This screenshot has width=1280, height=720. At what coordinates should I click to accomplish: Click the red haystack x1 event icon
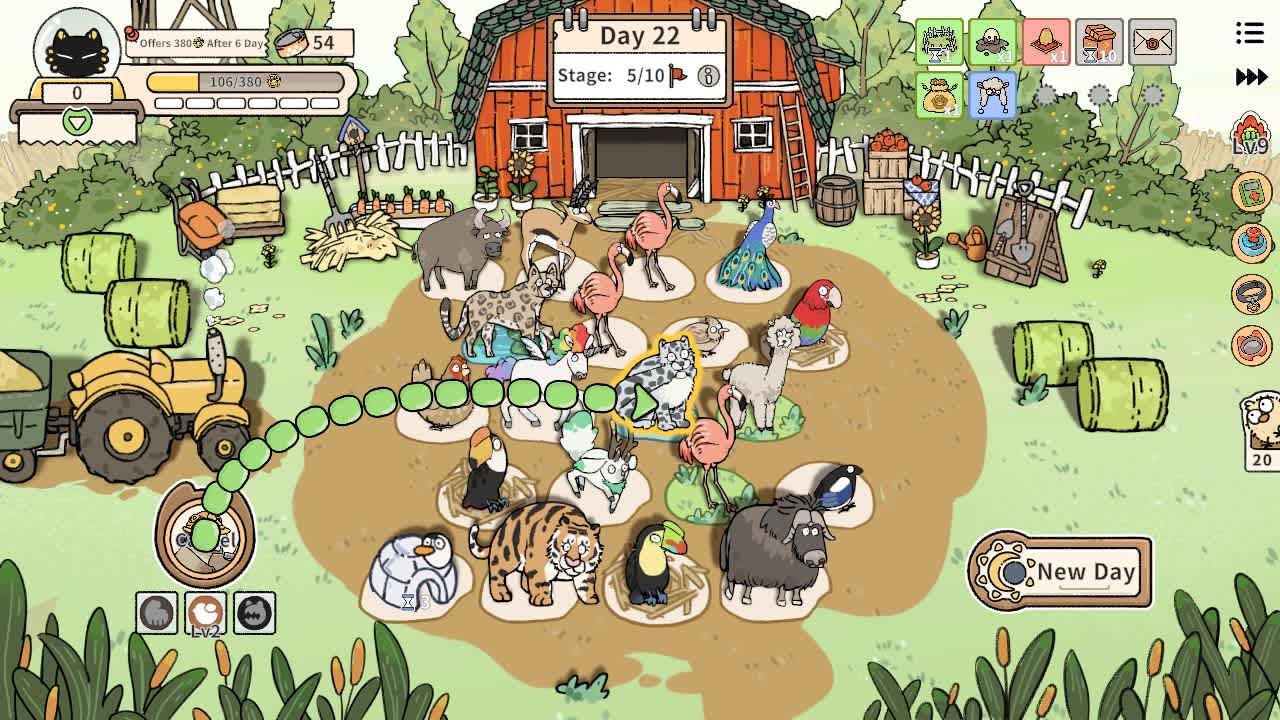point(1044,42)
